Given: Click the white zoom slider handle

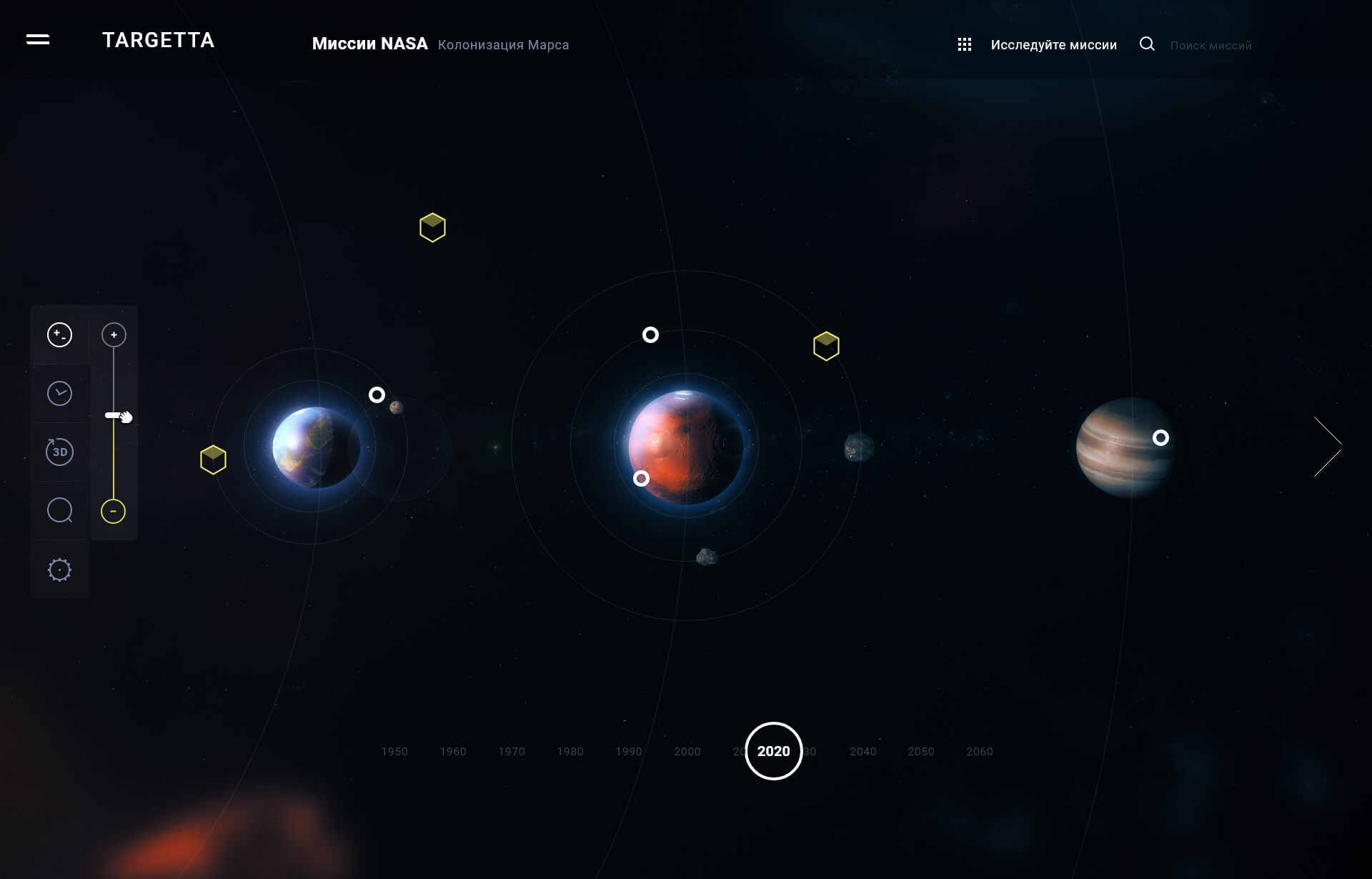Looking at the screenshot, I should coord(114,415).
